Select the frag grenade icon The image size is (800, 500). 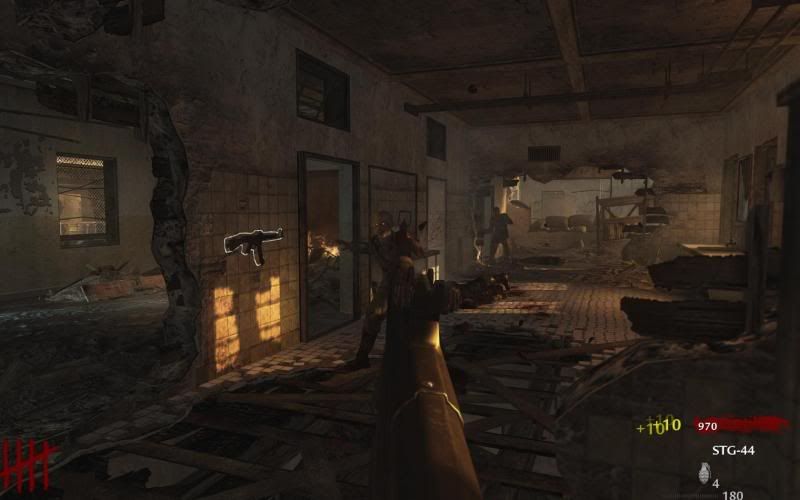702,473
